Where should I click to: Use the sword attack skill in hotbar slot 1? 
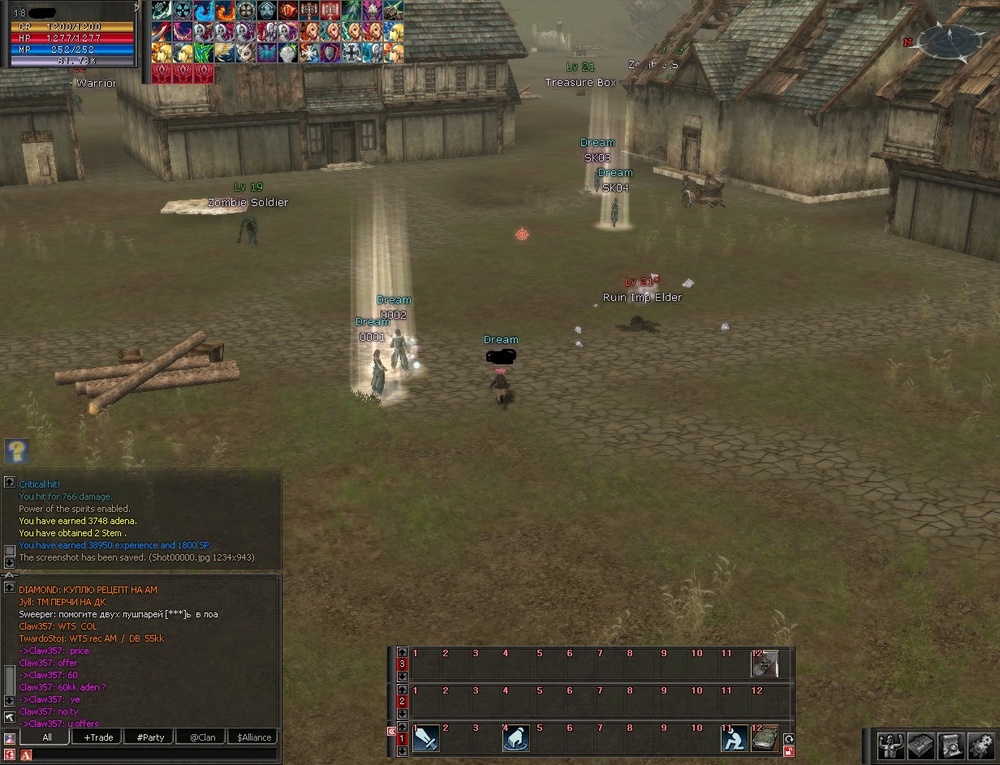point(426,739)
